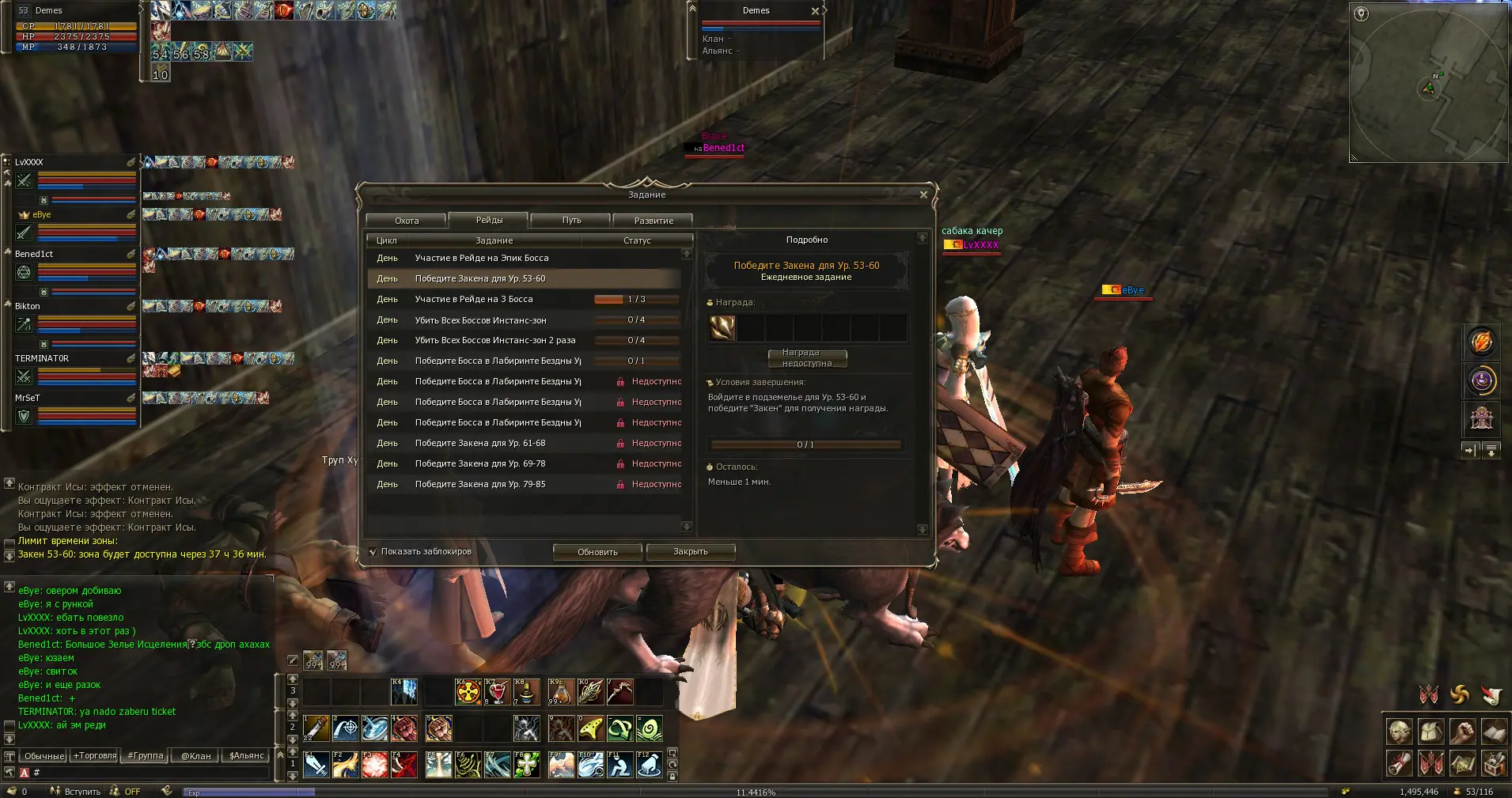Open the Путь tab
This screenshot has height=798, width=1512.
(x=571, y=221)
